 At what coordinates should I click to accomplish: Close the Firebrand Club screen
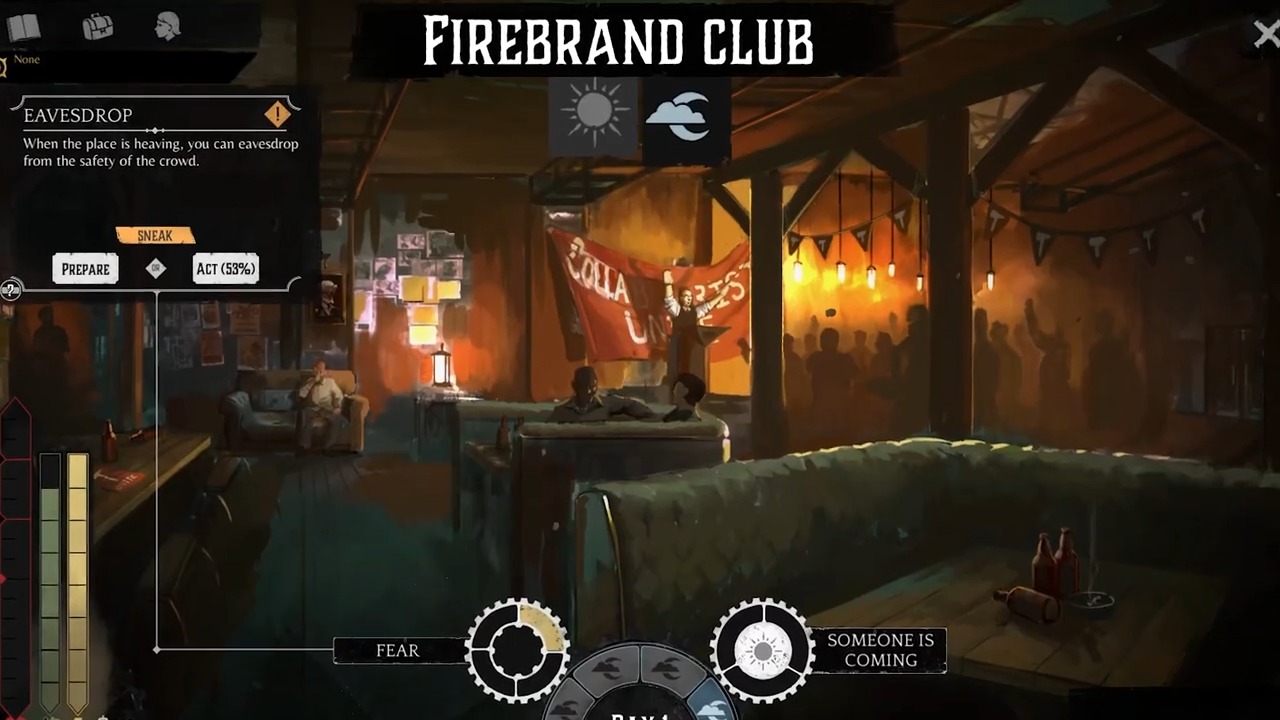(x=1265, y=34)
